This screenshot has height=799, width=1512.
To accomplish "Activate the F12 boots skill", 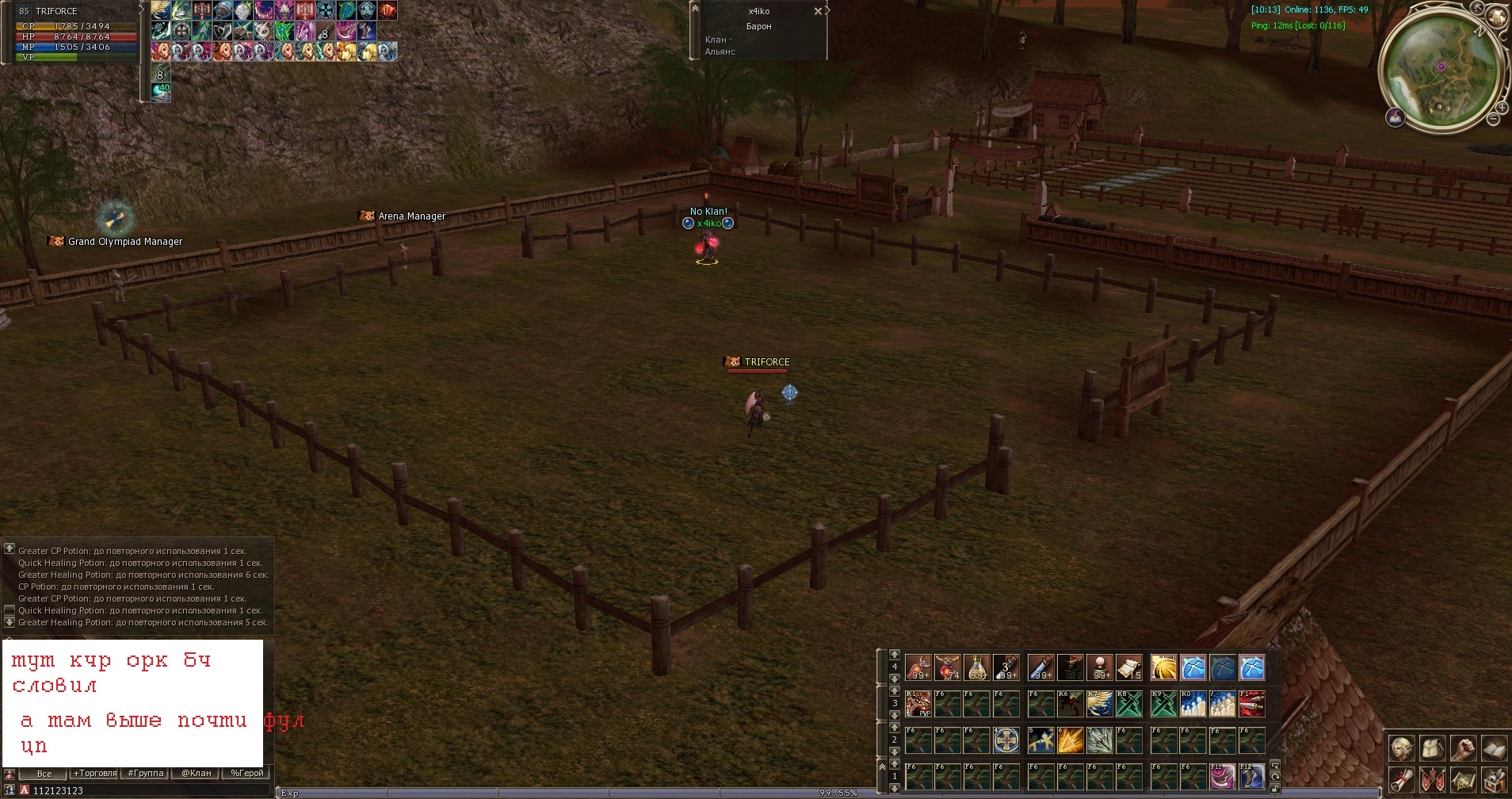I will pyautogui.click(x=1251, y=777).
